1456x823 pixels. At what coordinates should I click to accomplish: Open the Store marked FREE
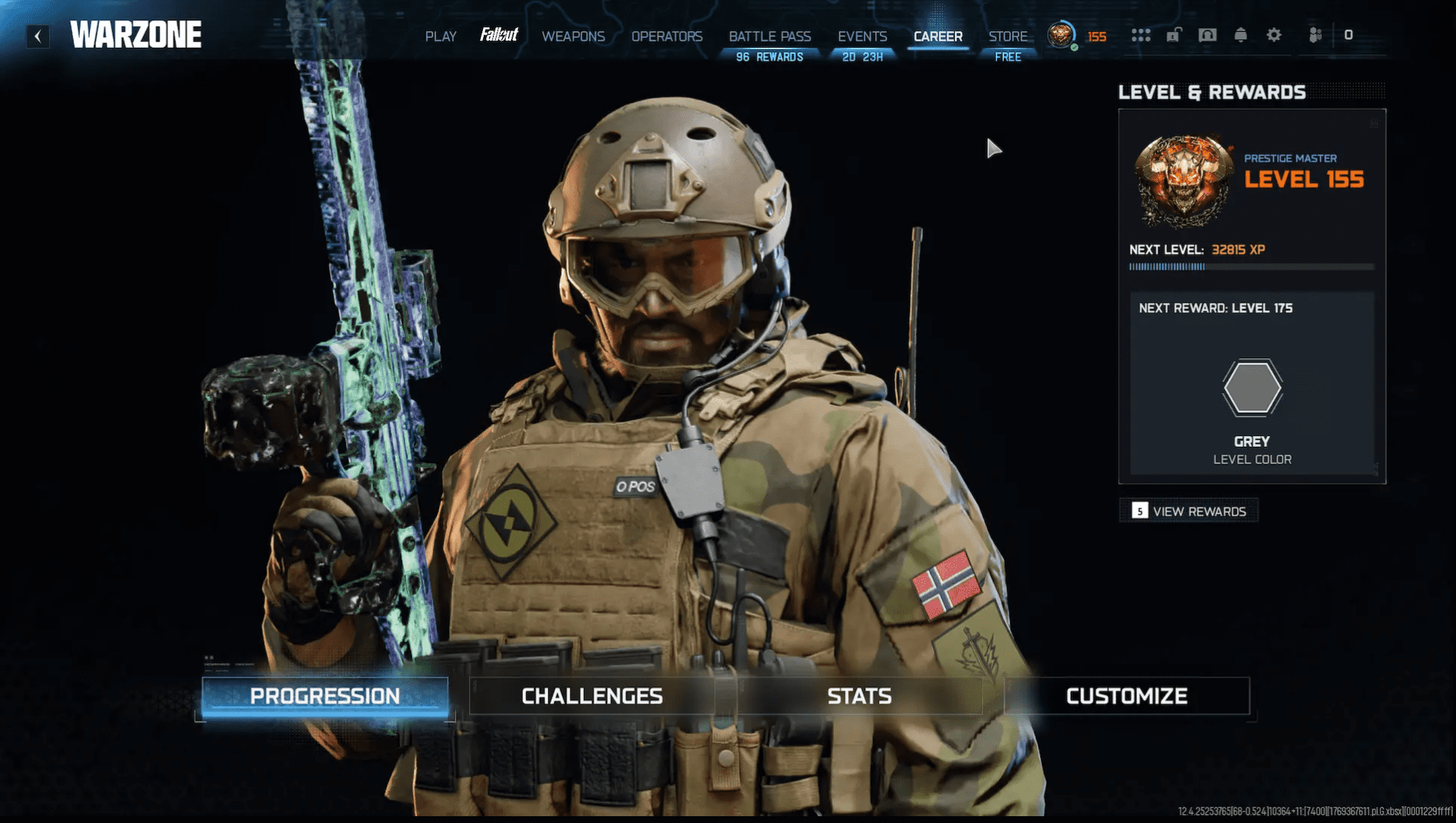tap(1009, 36)
